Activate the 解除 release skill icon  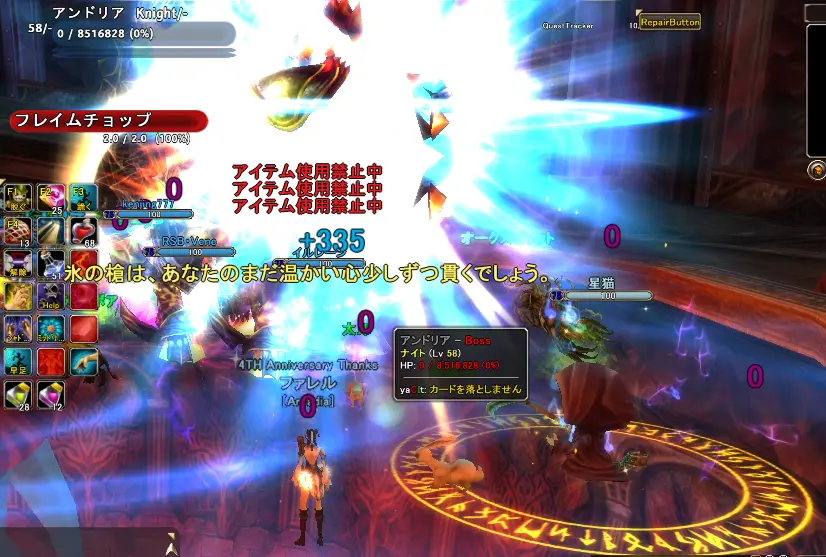tap(19, 265)
